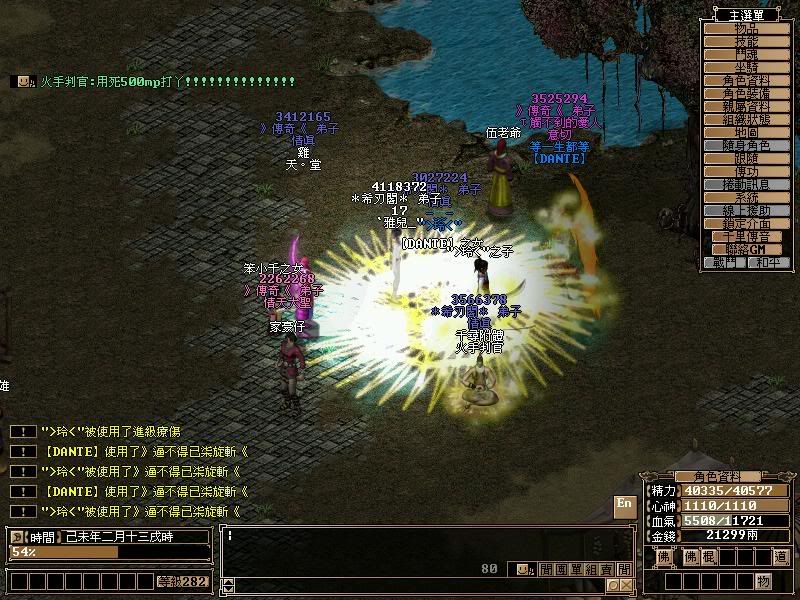Open the smiley emoticon picker
This screenshot has width=800, height=600.
[x=524, y=569]
